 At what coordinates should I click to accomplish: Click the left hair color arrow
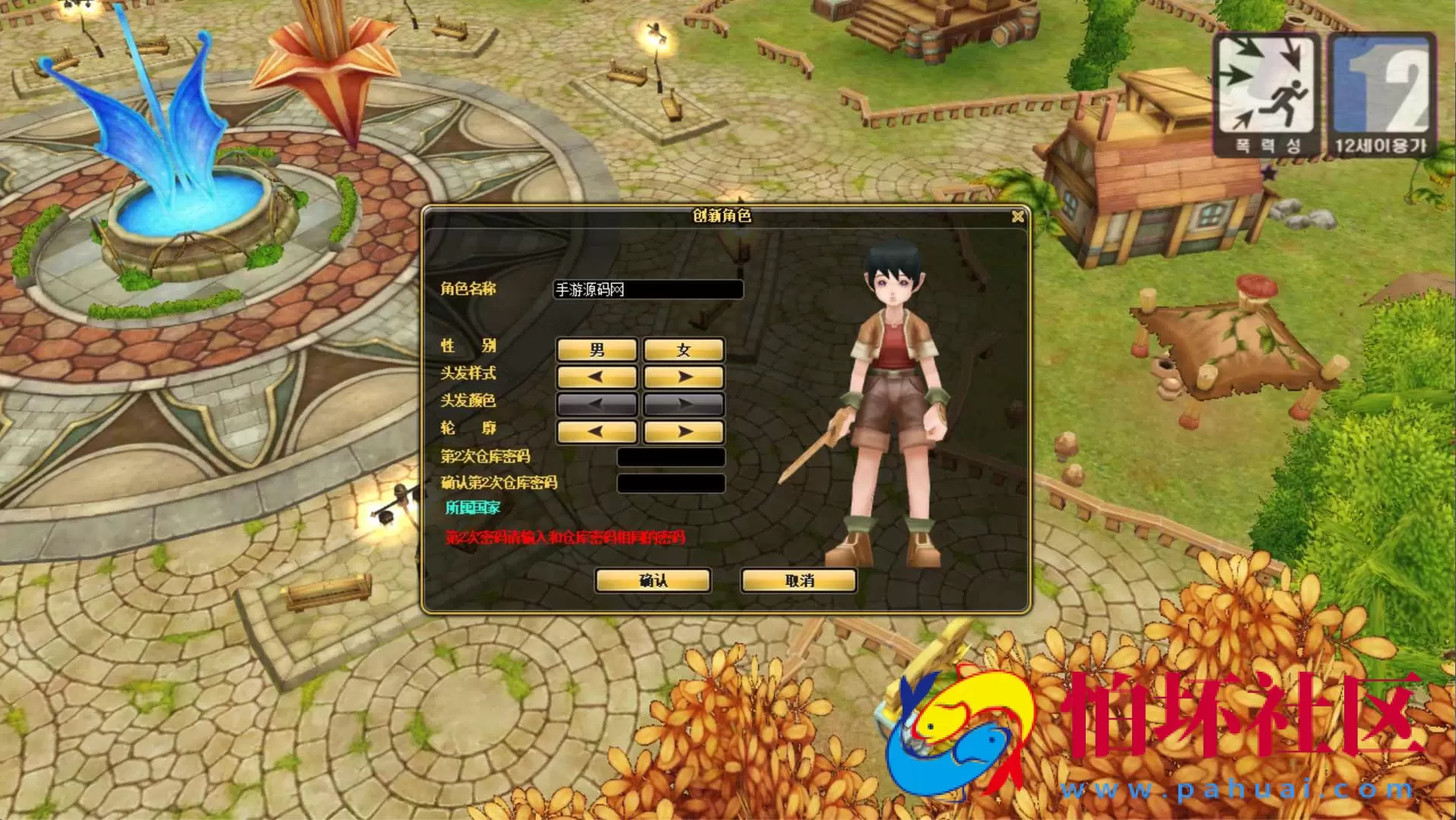coord(596,405)
